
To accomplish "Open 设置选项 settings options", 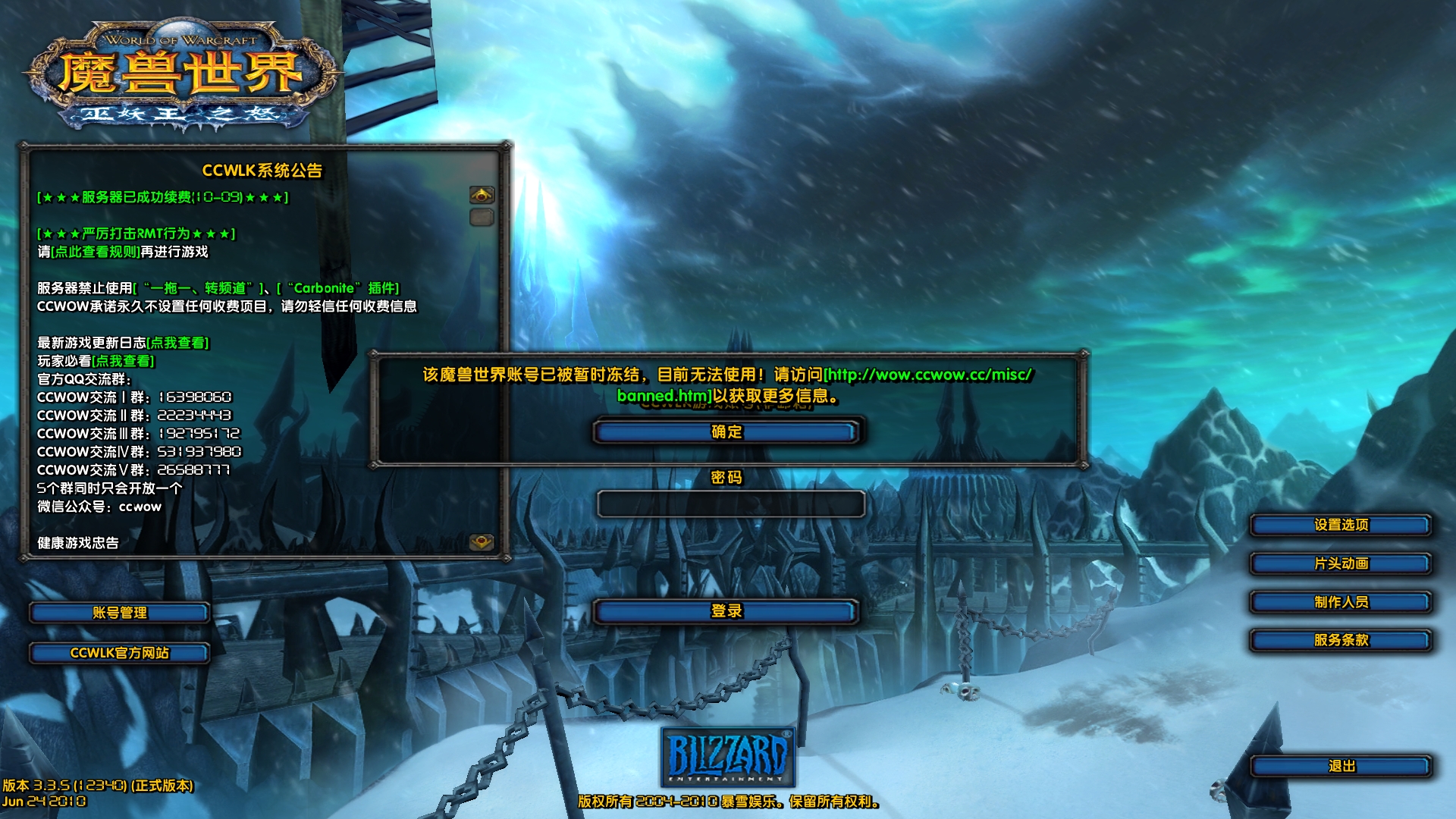I will click(x=1340, y=525).
